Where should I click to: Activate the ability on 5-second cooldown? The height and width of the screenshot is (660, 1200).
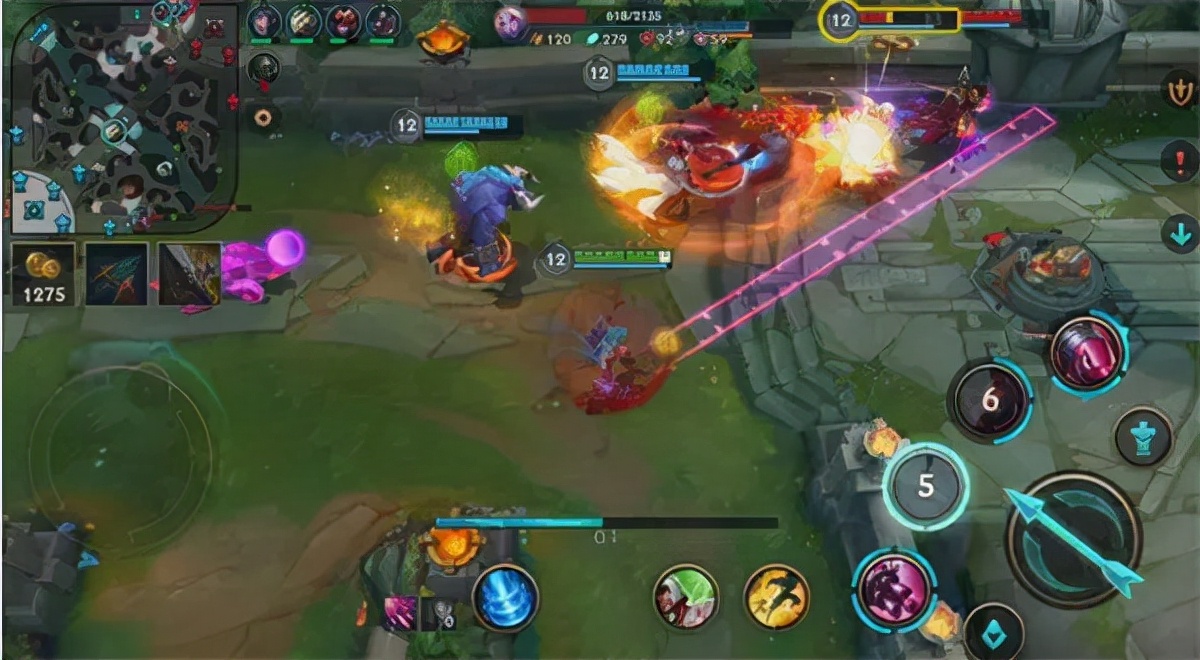[925, 487]
